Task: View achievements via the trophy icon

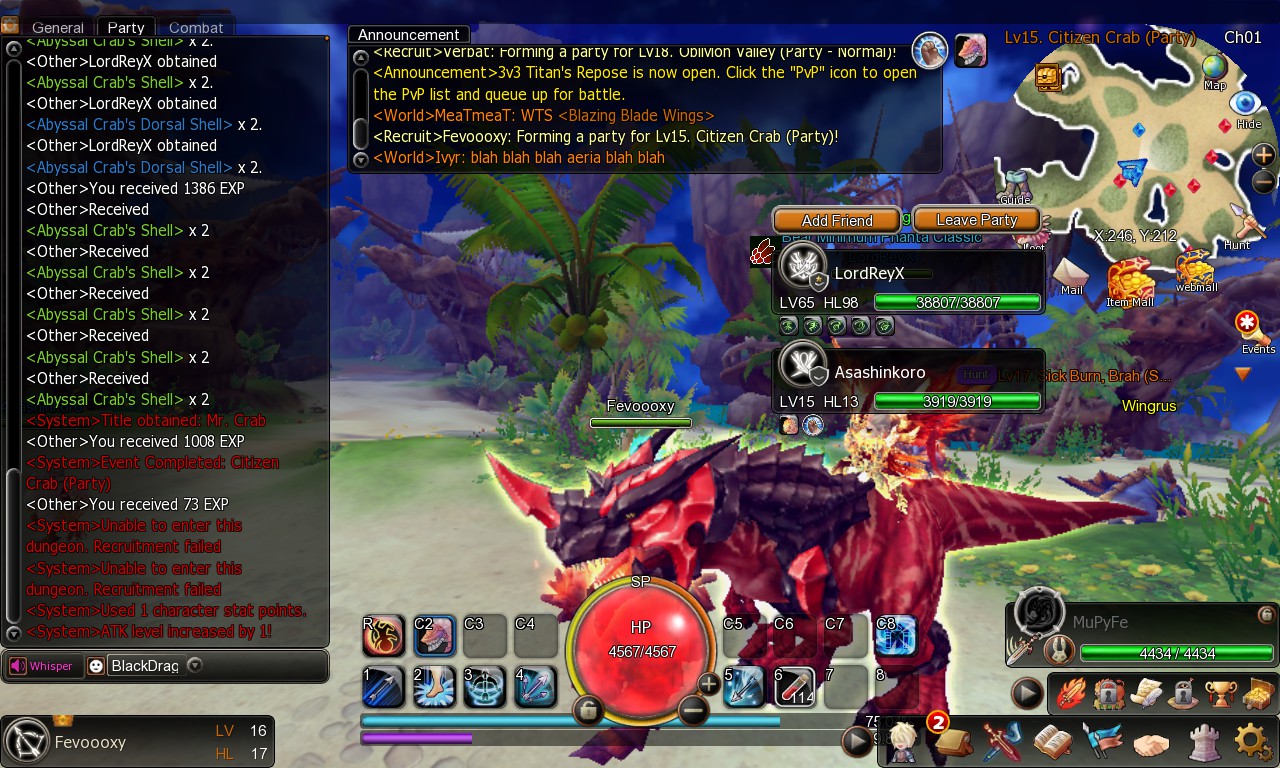Action: 1219,692
